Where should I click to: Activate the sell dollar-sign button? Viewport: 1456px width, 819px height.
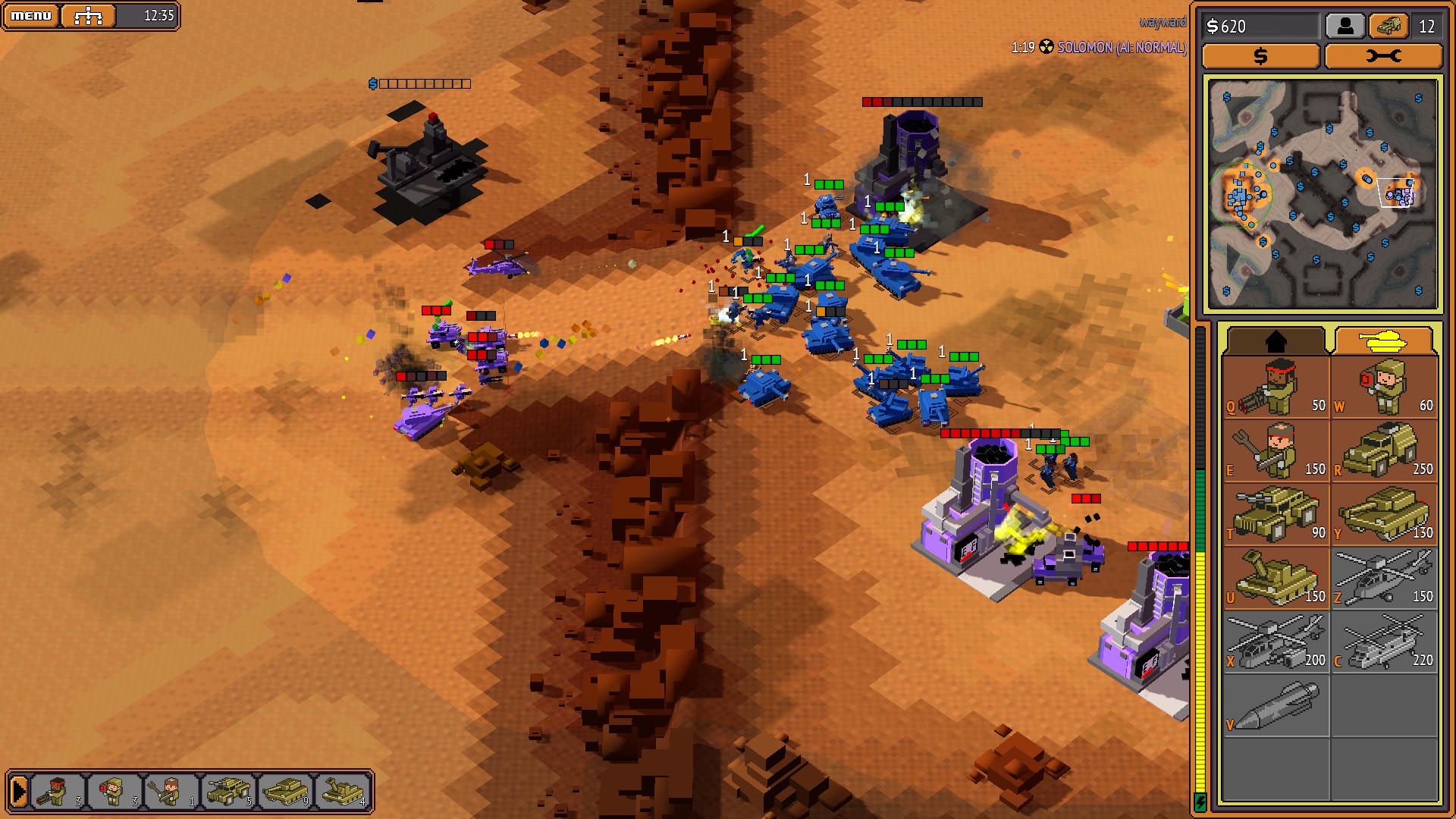pyautogui.click(x=1260, y=56)
